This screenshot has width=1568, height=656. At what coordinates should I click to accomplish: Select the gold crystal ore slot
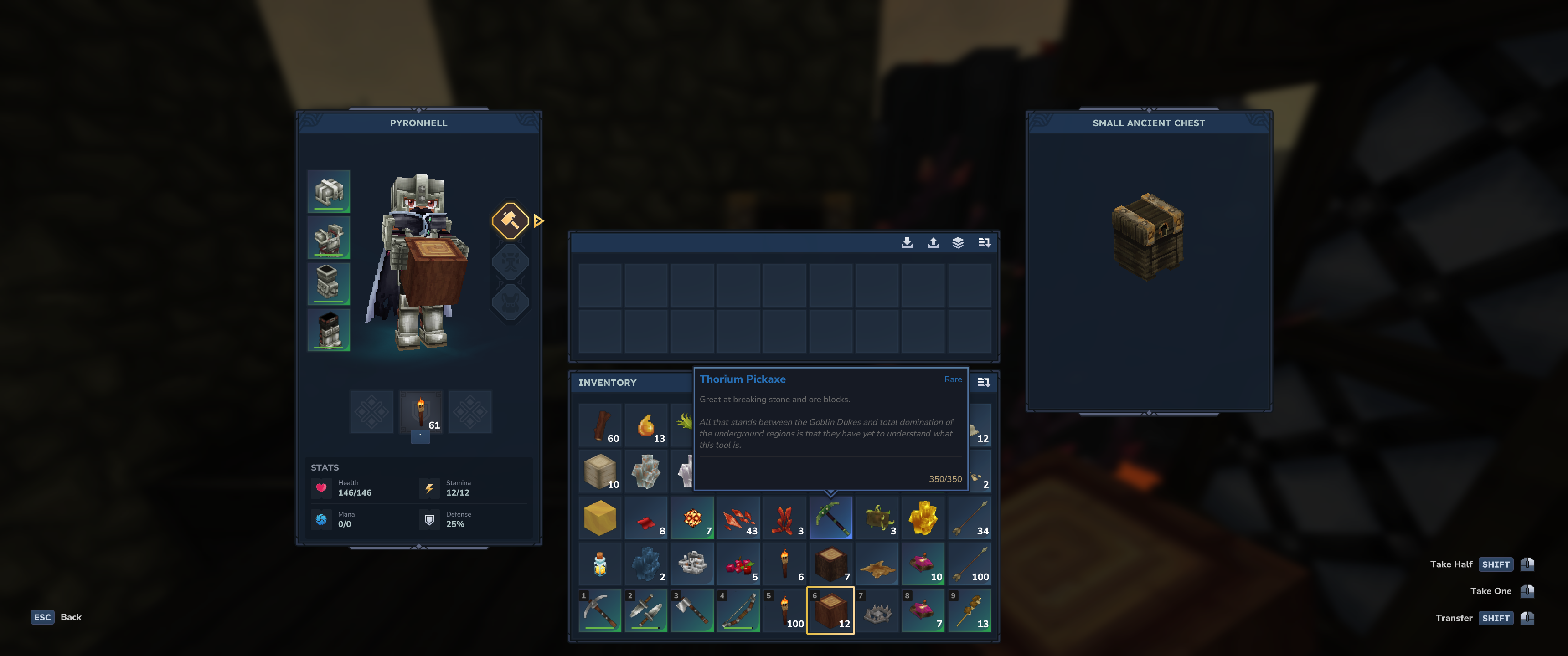pos(923,518)
